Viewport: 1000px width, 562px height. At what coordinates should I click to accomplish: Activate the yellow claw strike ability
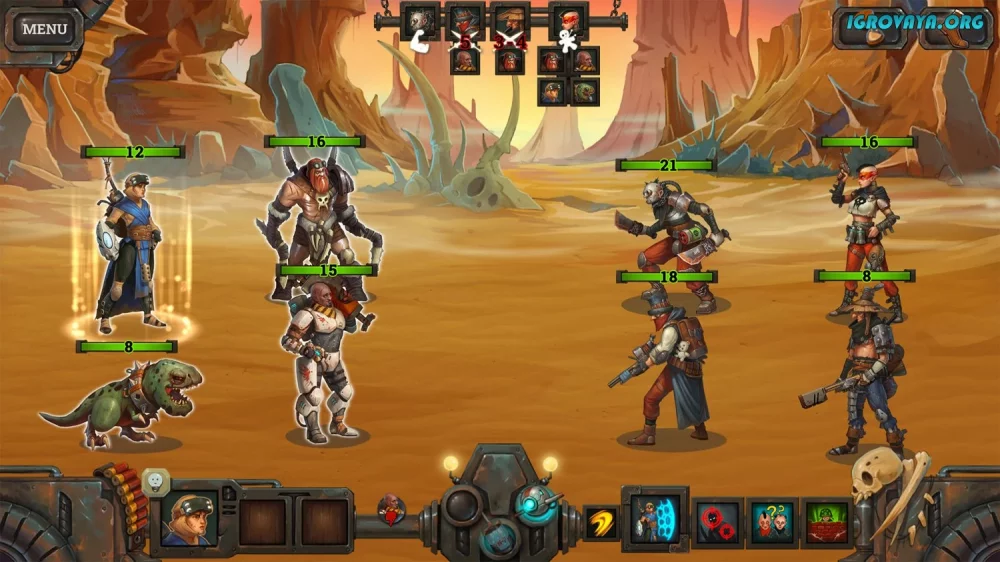click(x=601, y=520)
